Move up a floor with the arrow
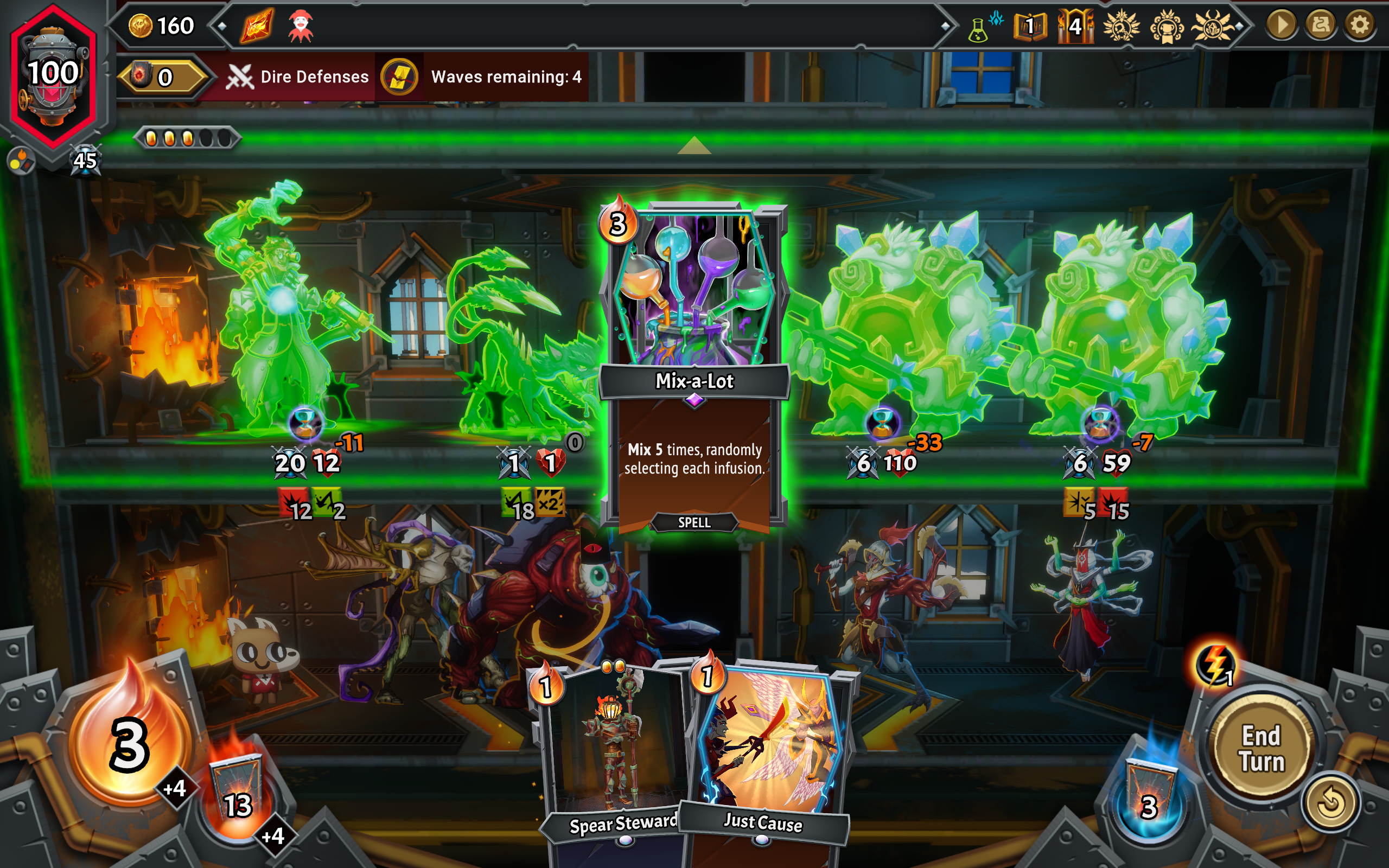The height and width of the screenshot is (868, 1389). tap(694, 145)
